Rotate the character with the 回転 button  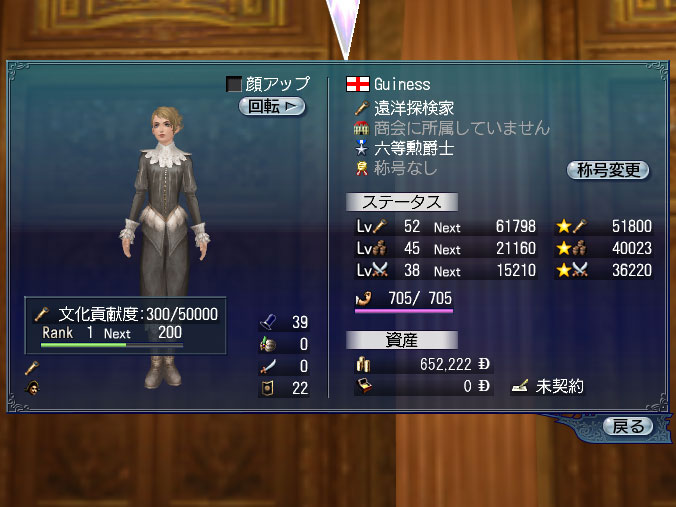click(x=271, y=106)
